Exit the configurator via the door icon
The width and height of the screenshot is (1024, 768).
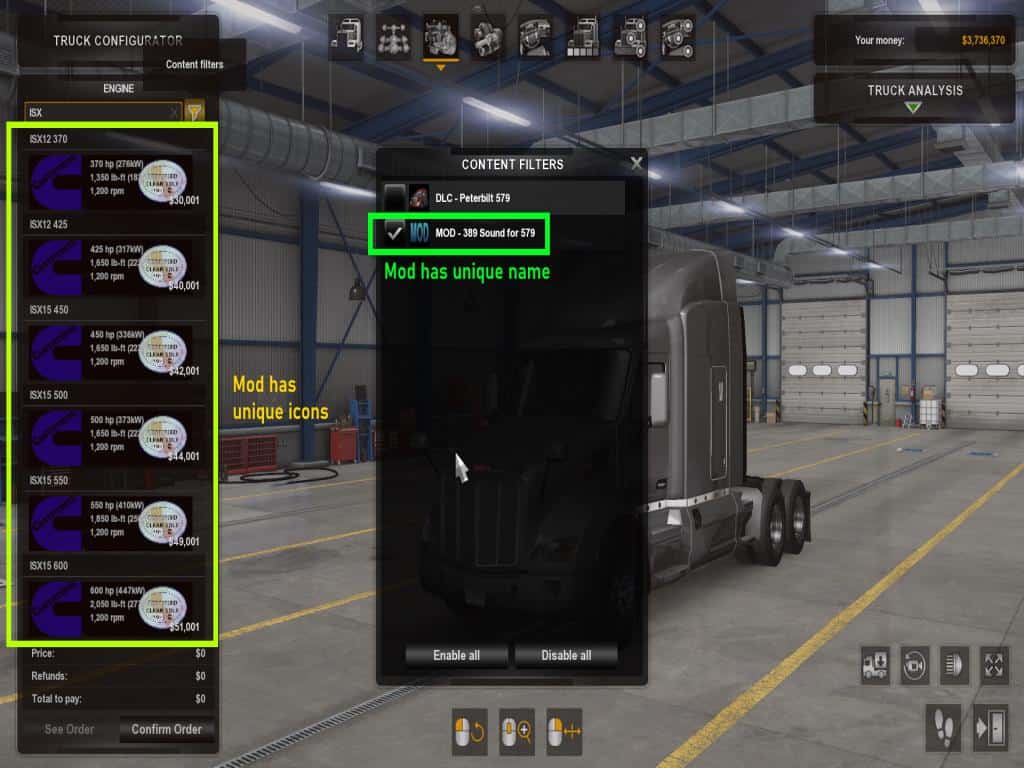click(x=991, y=727)
